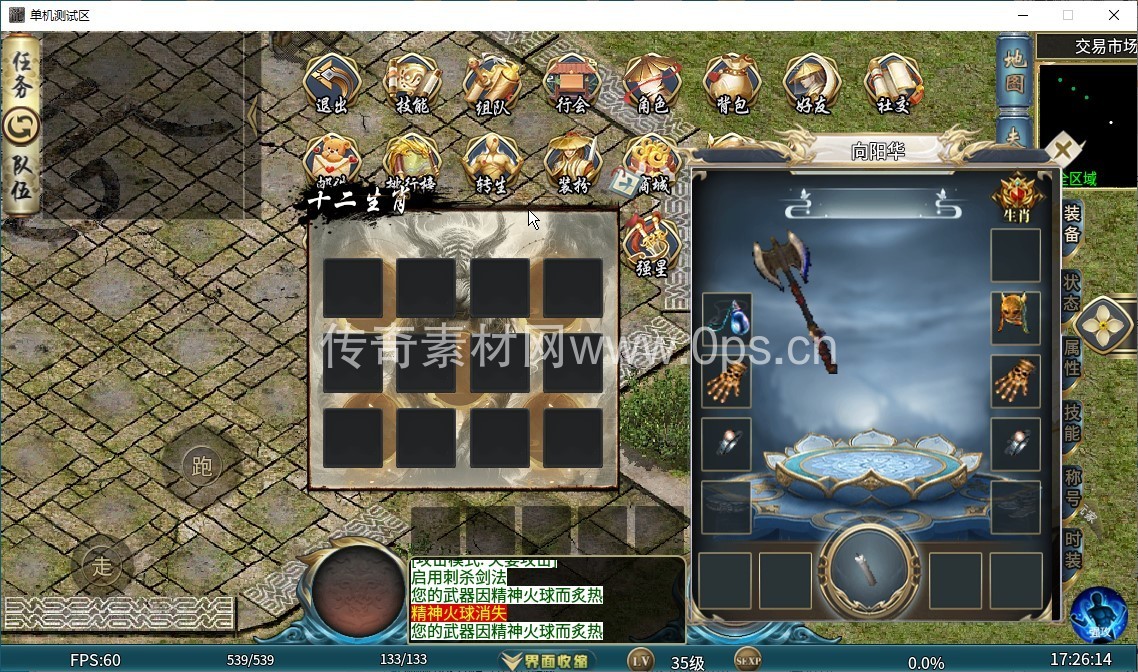The height and width of the screenshot is (672, 1138).
Task: Open the 称号 (Title) tab
Action: click(x=1072, y=486)
